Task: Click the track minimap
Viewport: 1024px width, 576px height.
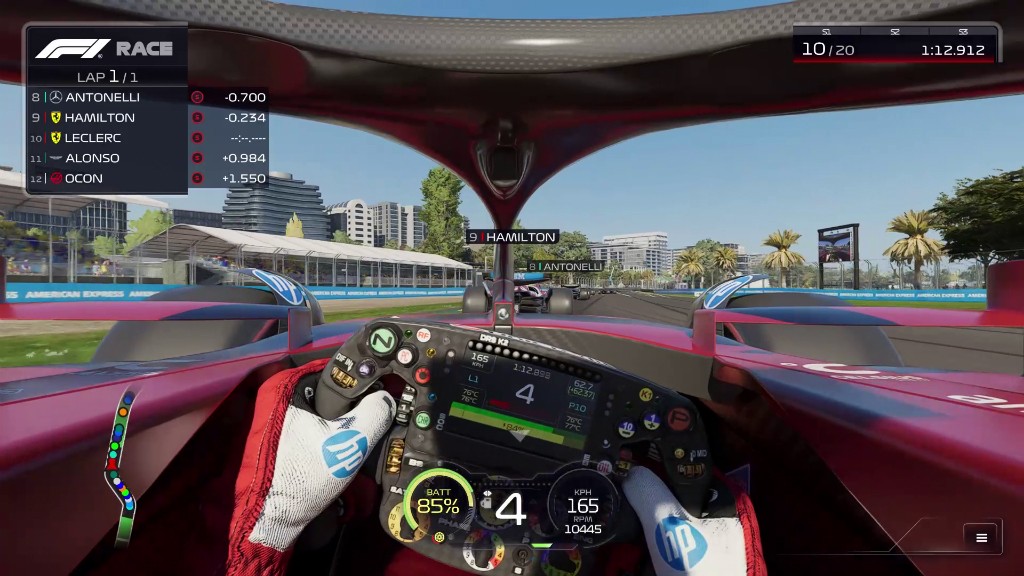Action: point(121,466)
